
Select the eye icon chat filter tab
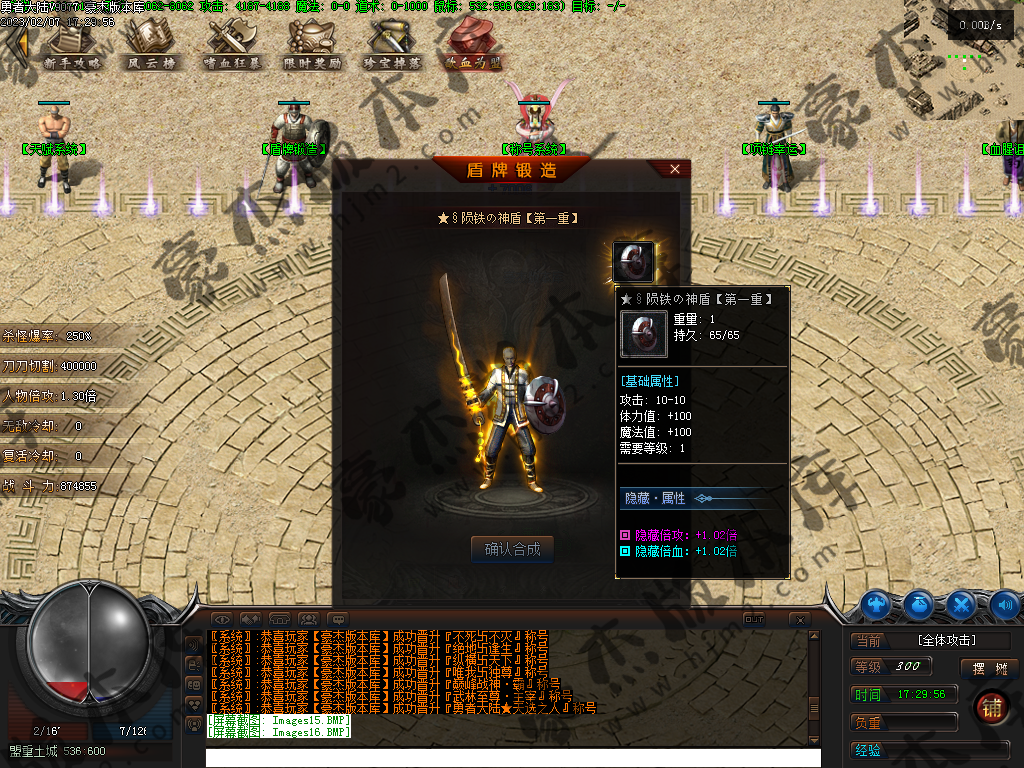(222, 620)
